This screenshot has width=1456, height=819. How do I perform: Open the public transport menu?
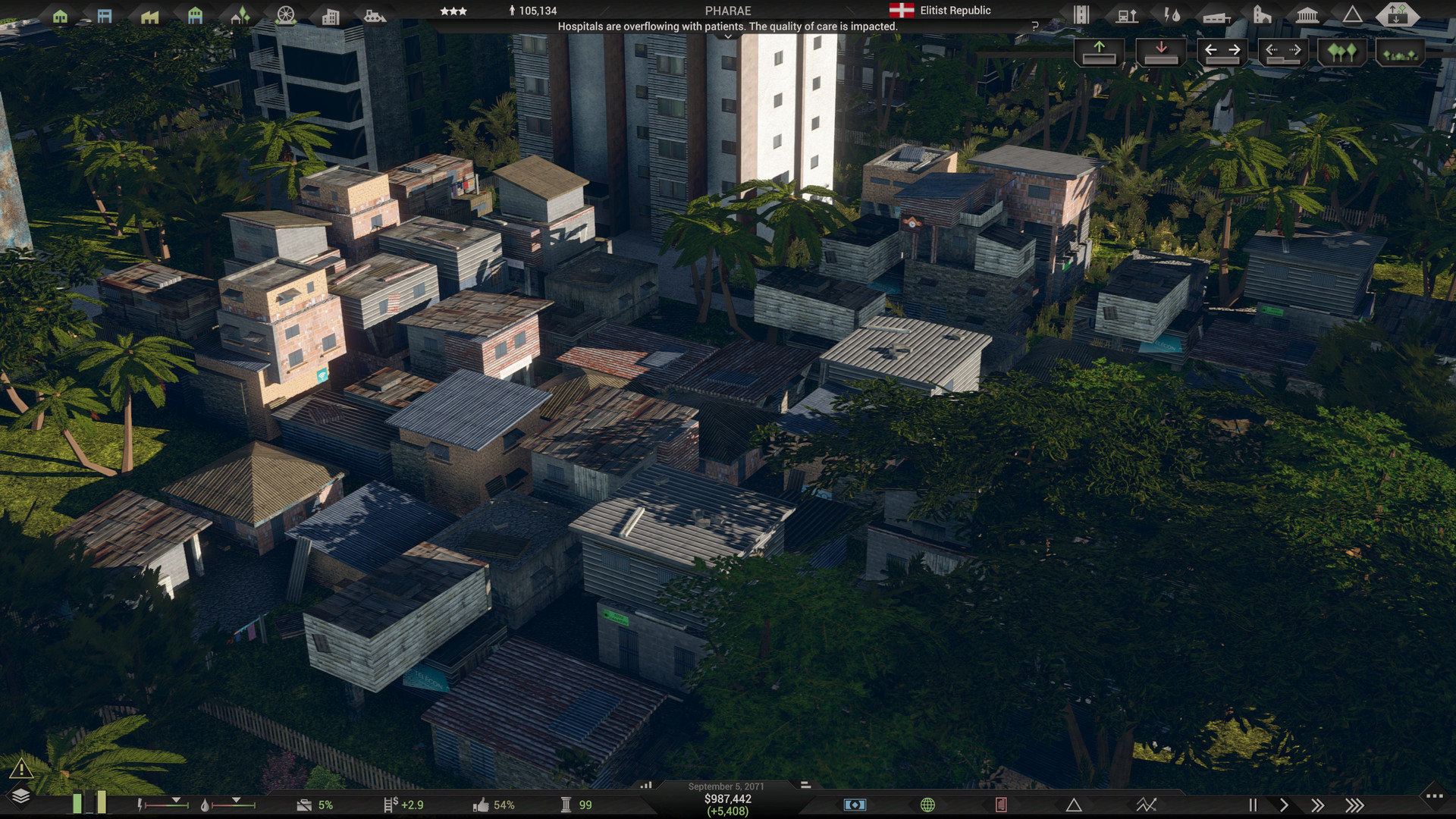tap(1127, 14)
